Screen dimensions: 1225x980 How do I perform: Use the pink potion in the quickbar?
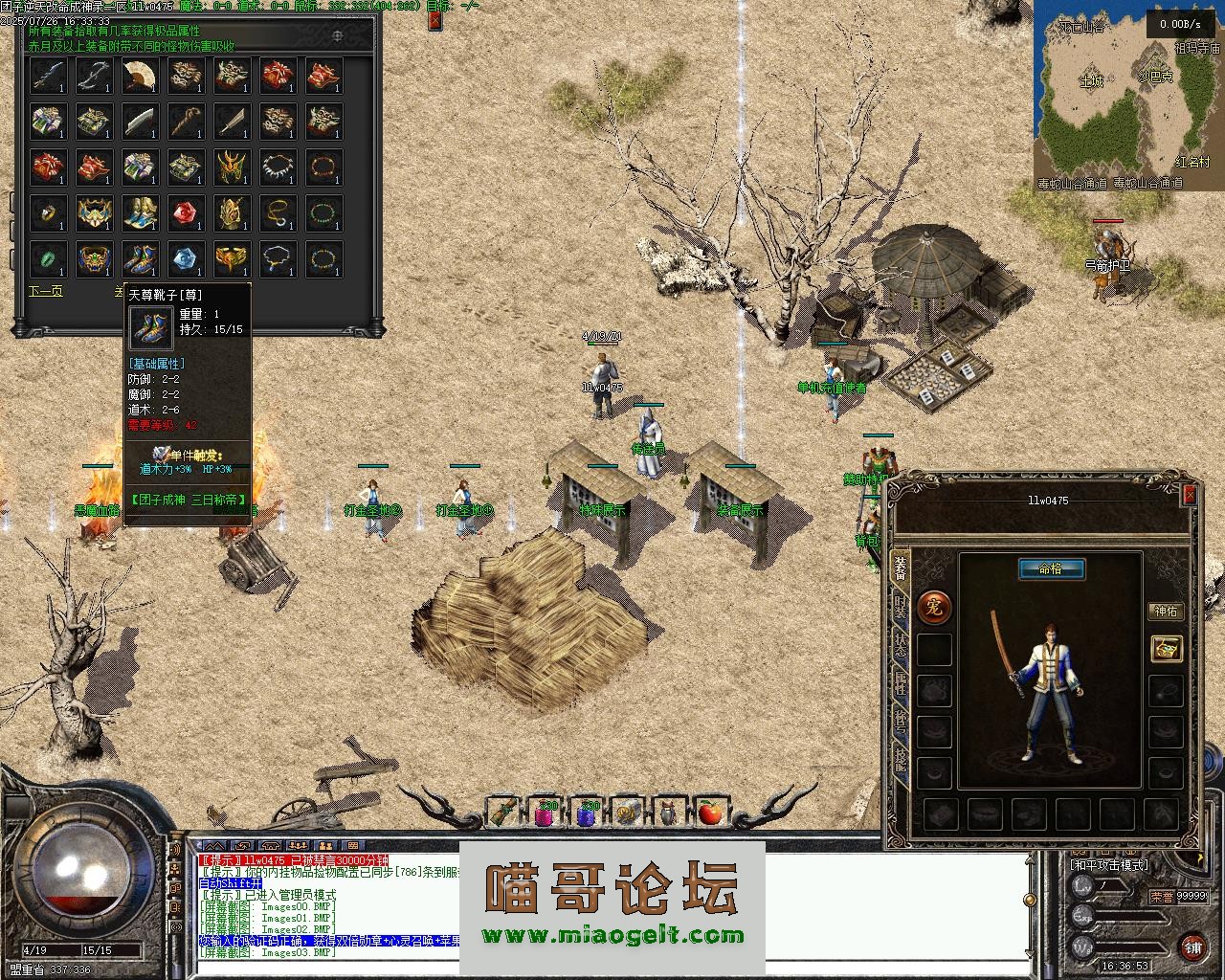click(546, 813)
